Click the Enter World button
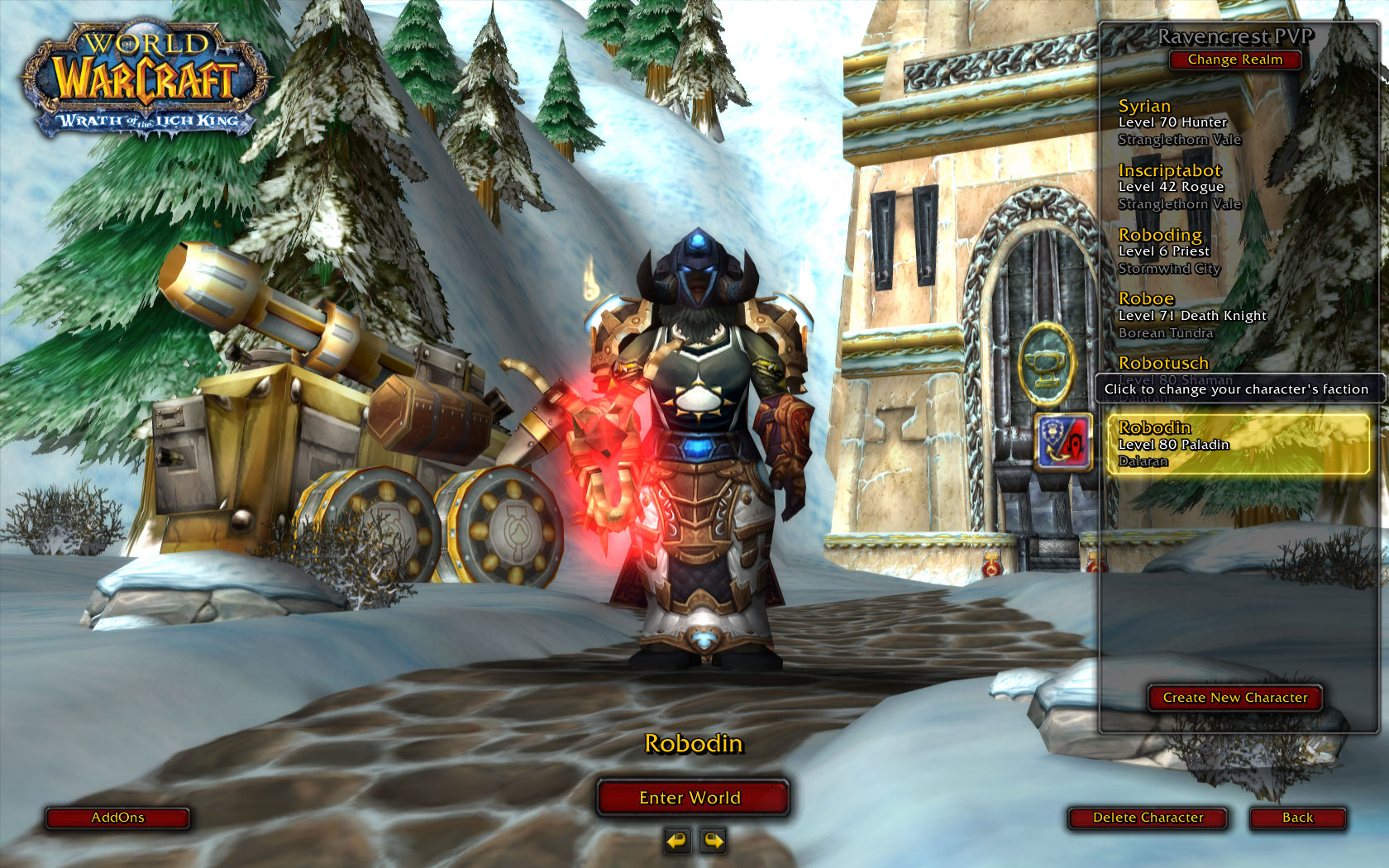The height and width of the screenshot is (868, 1389). point(690,798)
